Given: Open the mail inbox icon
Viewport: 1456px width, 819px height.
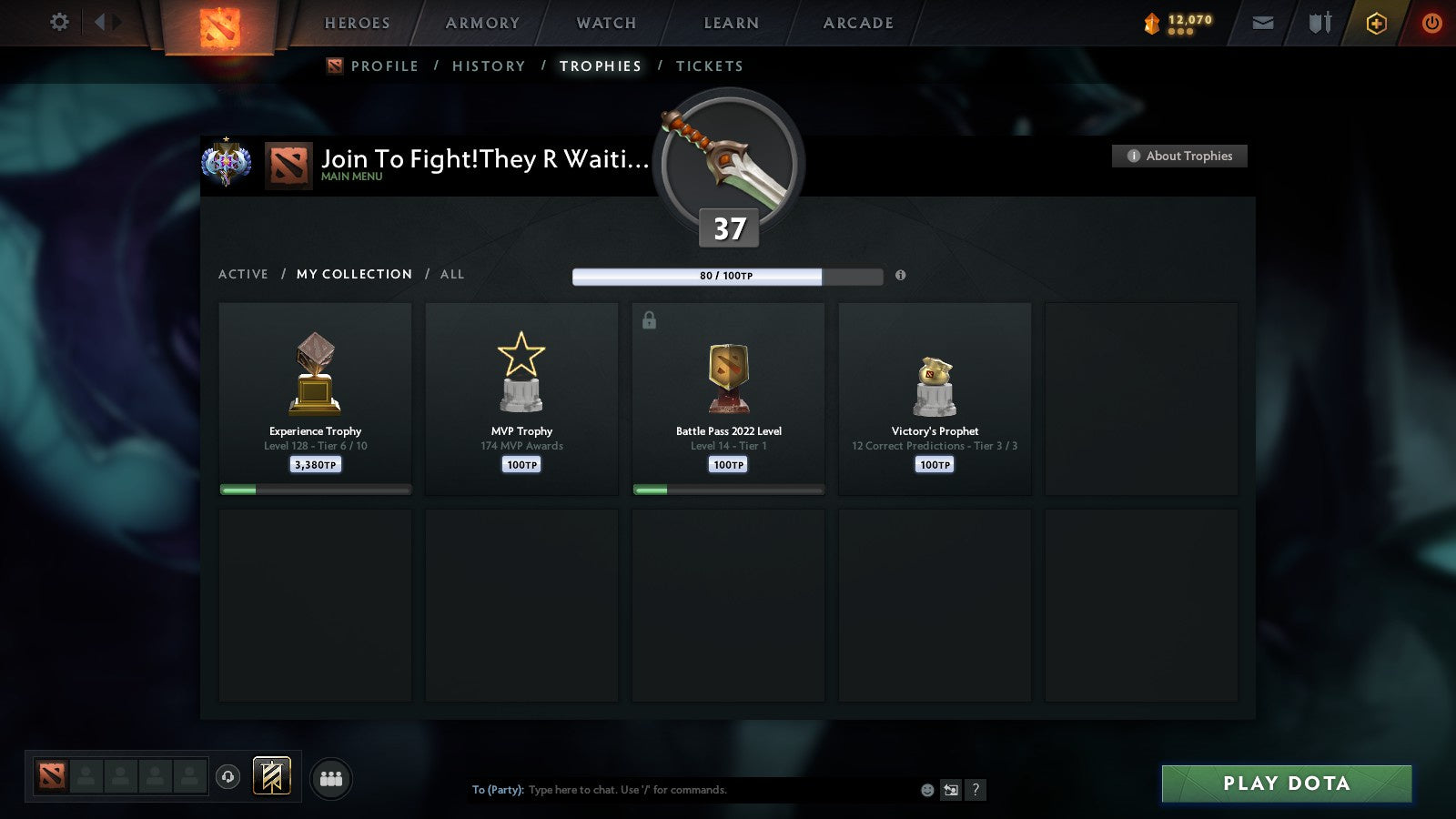Looking at the screenshot, I should point(1263,23).
